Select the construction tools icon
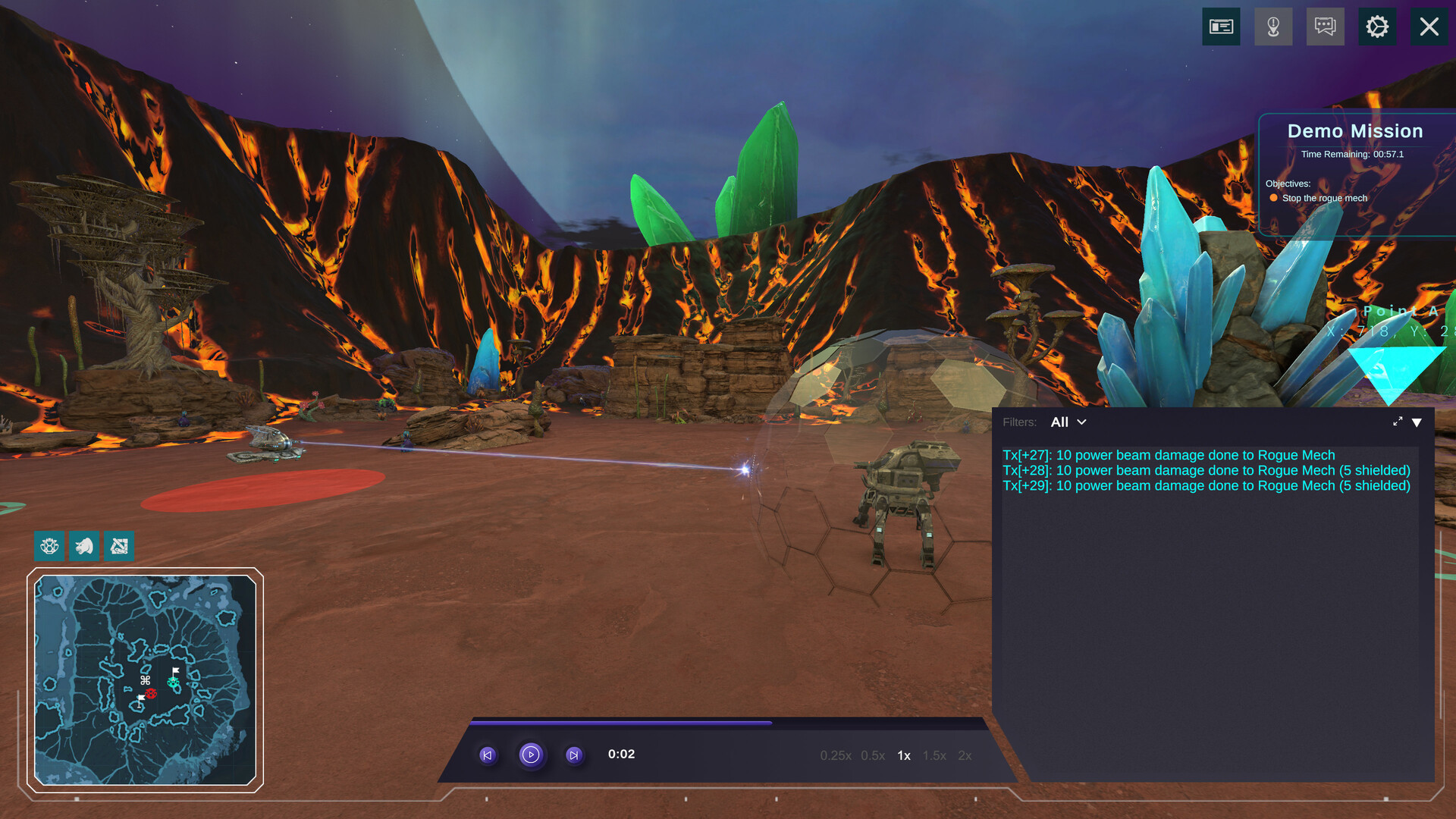This screenshot has height=819, width=1456. 120,546
